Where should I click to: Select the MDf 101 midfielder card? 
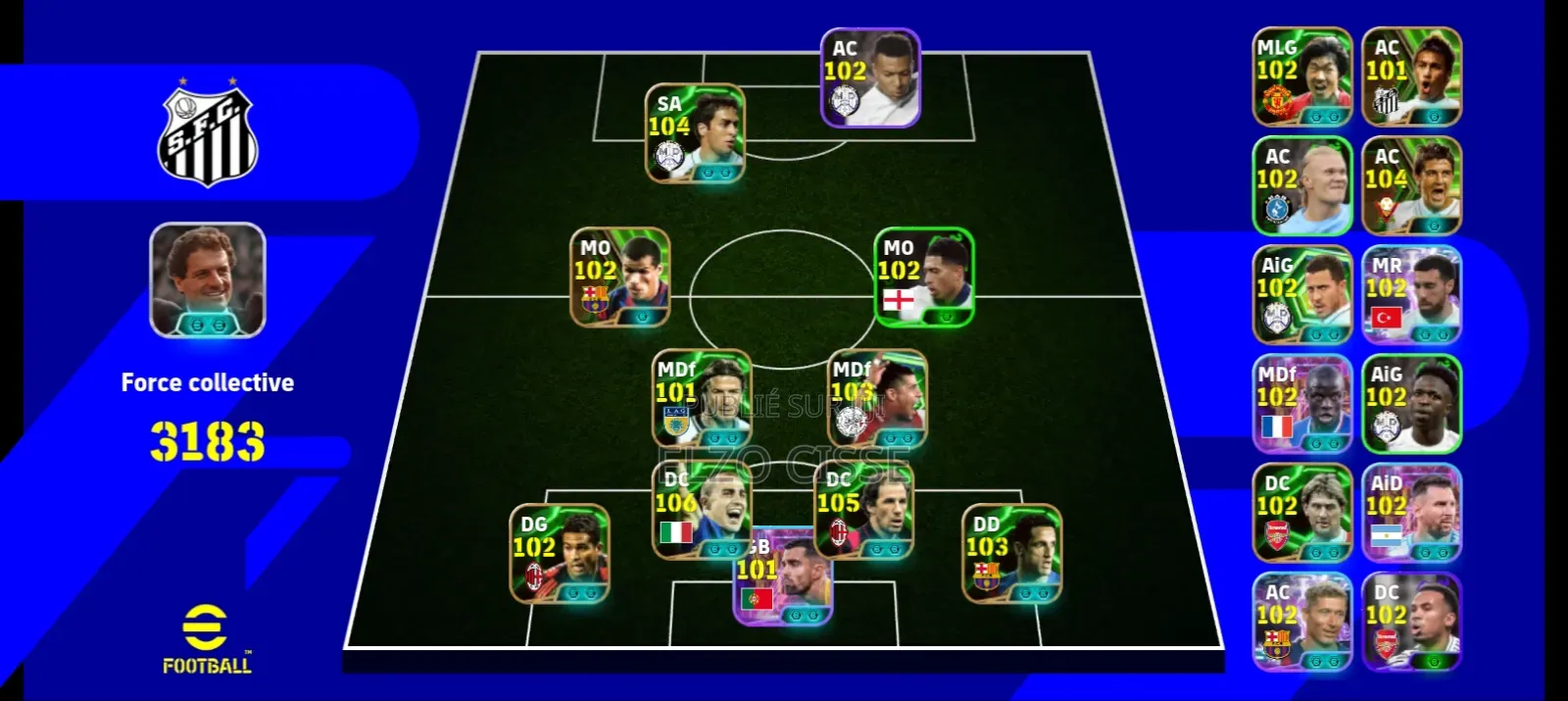click(x=702, y=398)
